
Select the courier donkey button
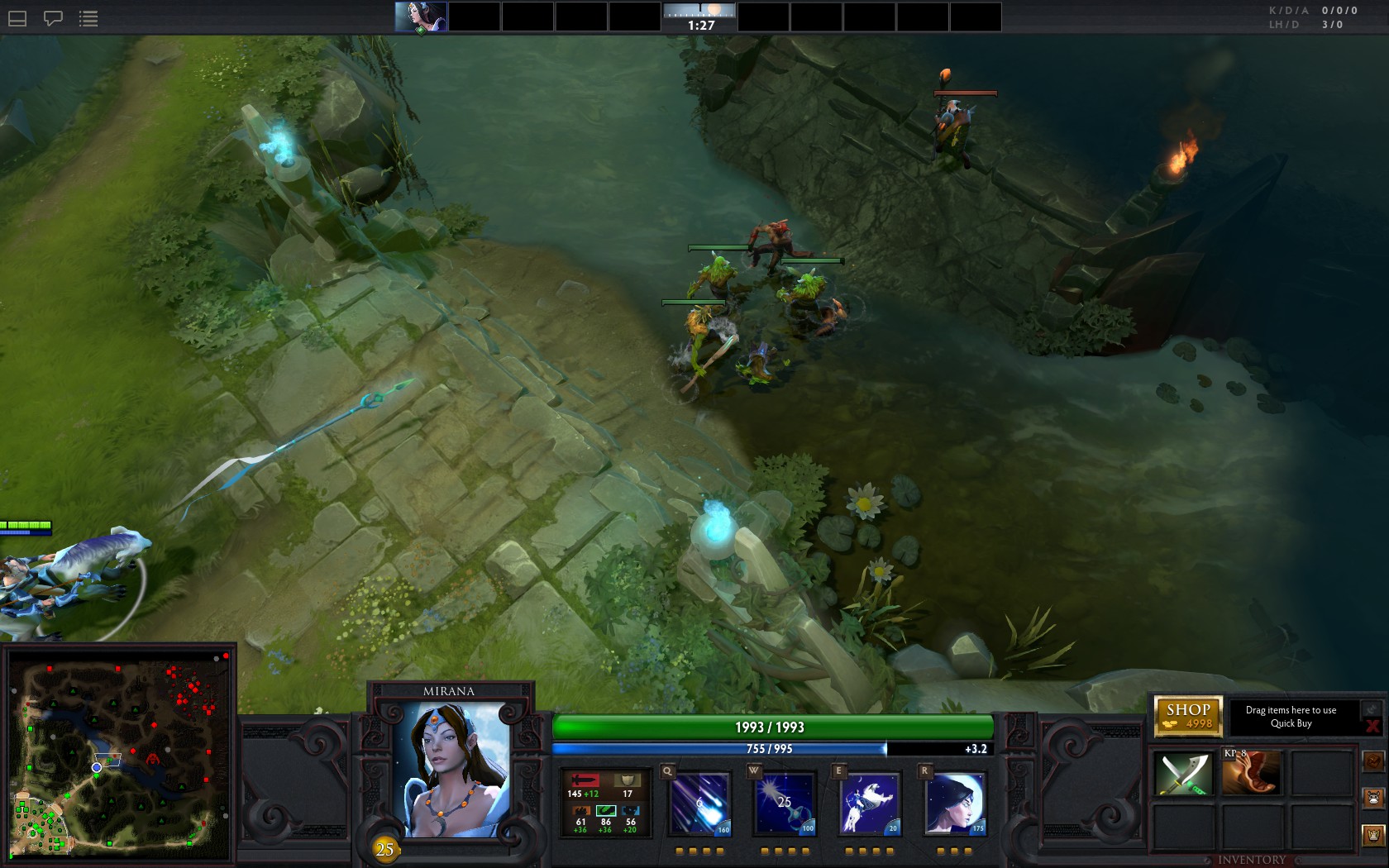1373,799
